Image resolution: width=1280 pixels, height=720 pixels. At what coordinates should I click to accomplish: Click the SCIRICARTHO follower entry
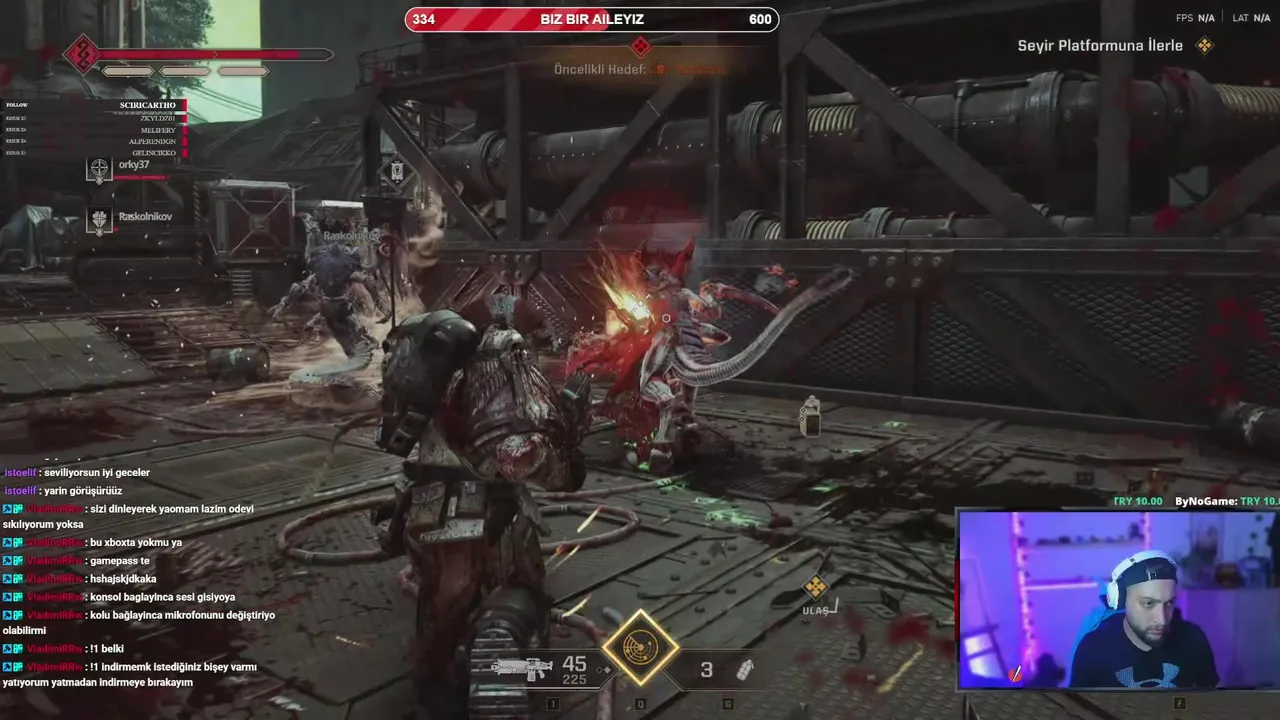[147, 105]
